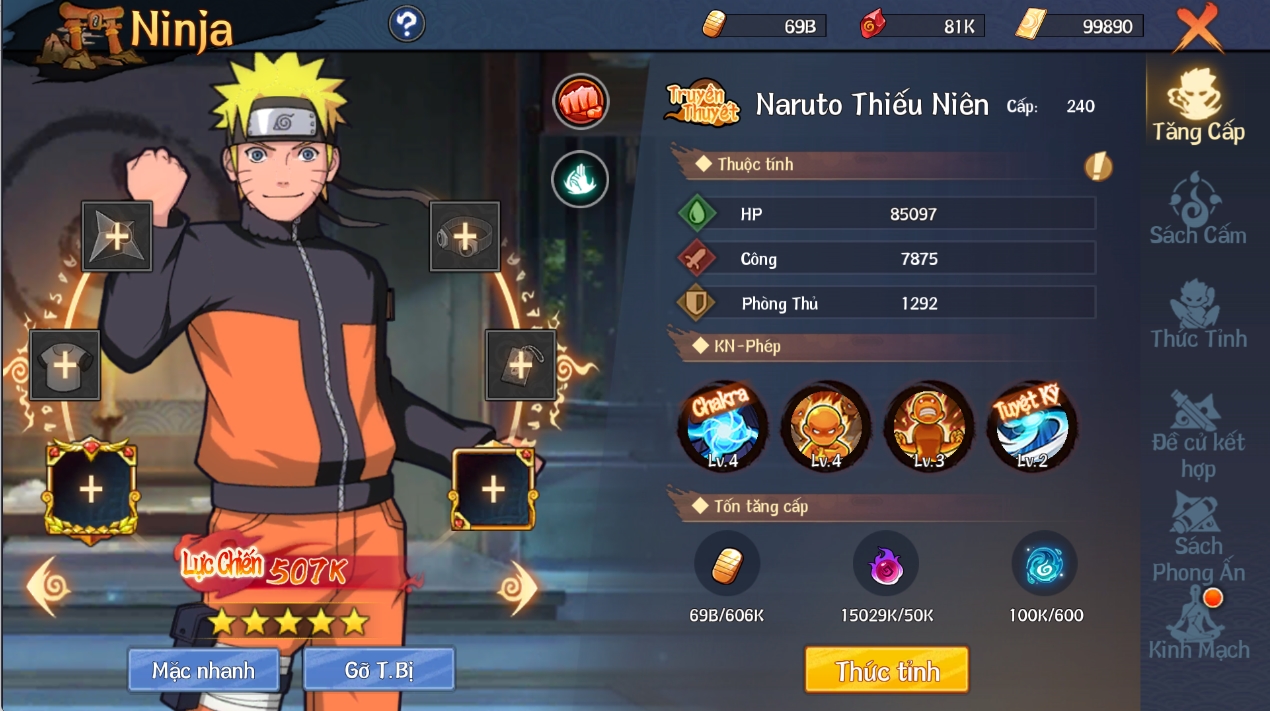Select the Tuyệt Kỹ skill icon
Image resolution: width=1270 pixels, height=711 pixels.
pos(1032,427)
